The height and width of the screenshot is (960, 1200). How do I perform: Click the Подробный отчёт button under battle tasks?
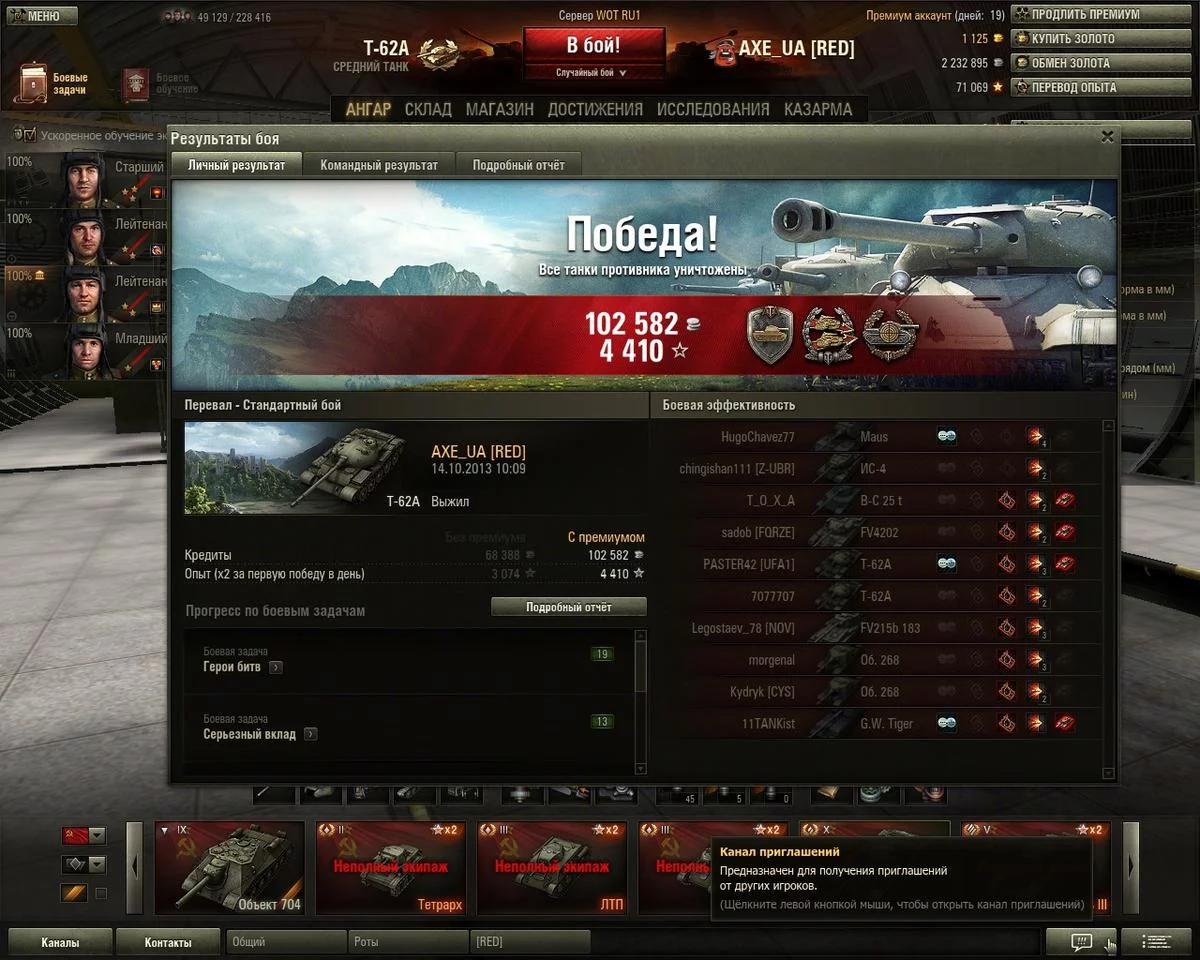click(568, 607)
